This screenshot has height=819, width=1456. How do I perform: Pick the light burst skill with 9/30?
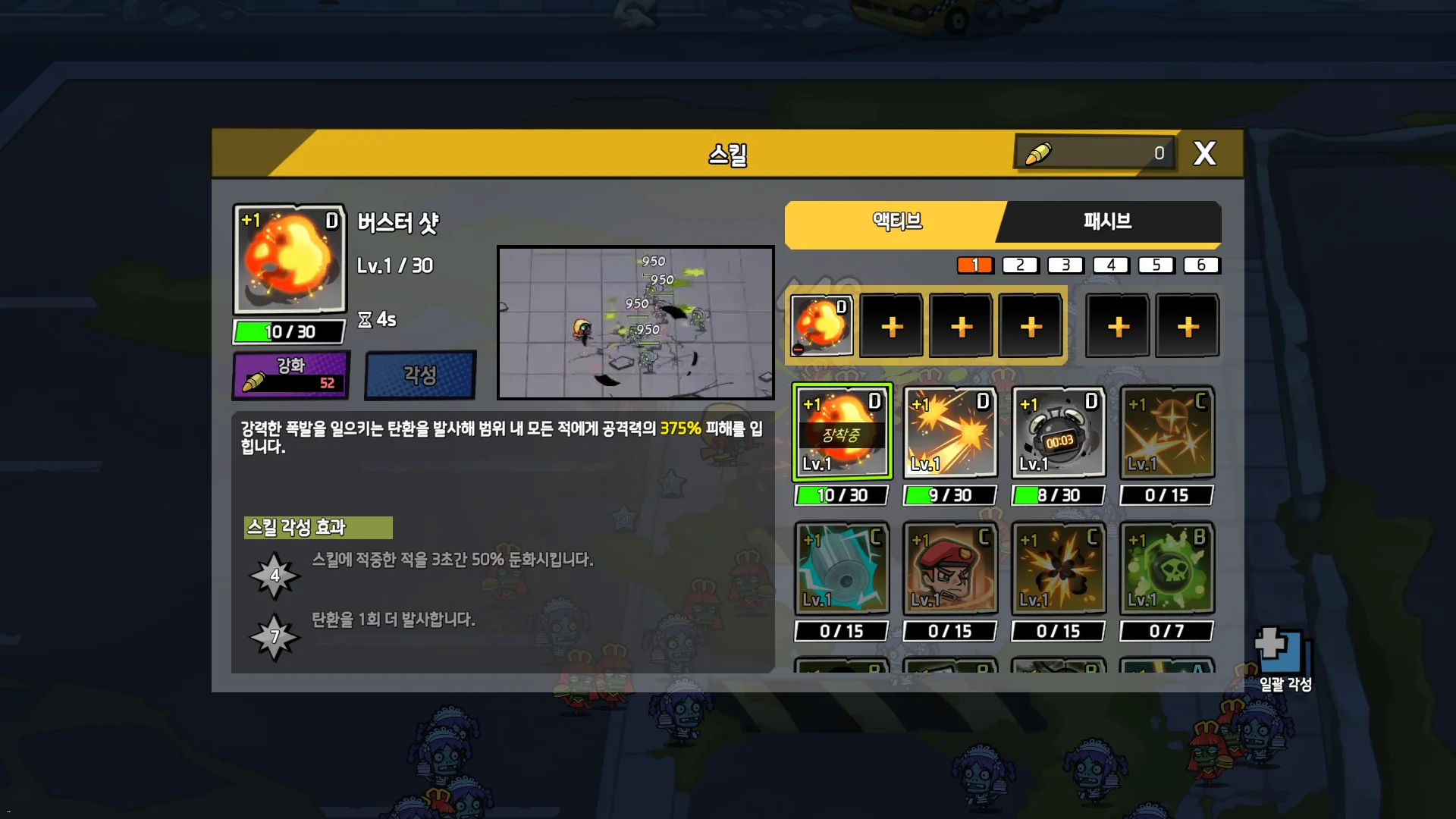950,432
